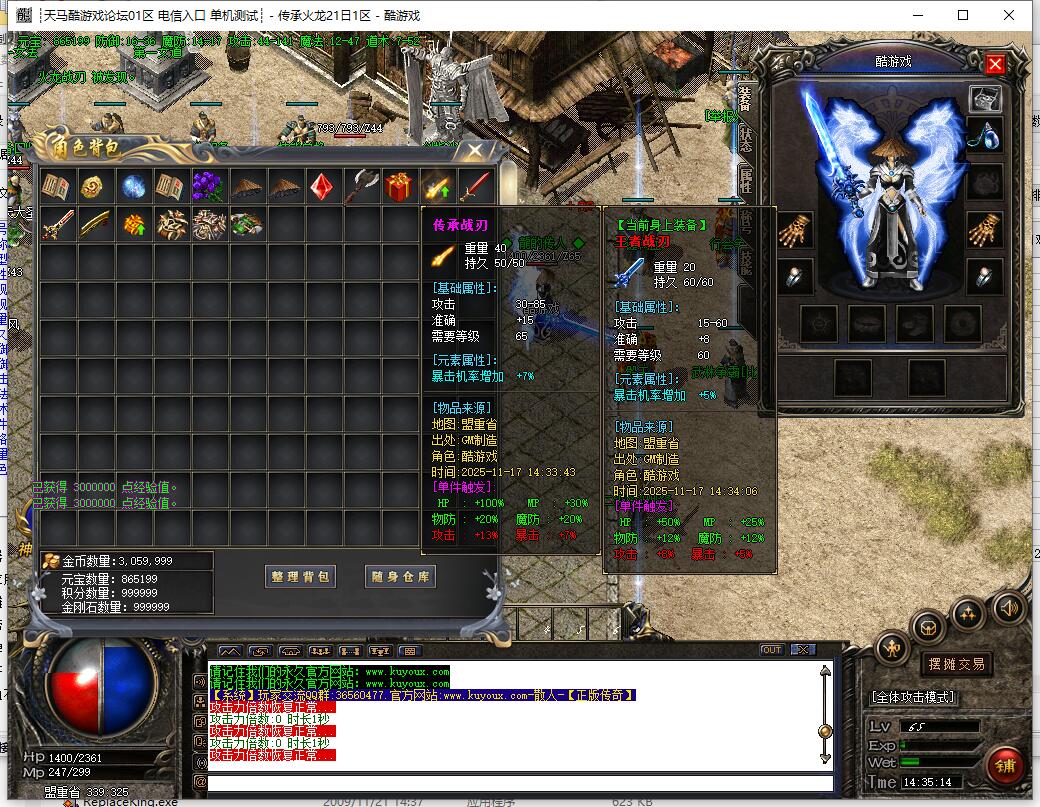The height and width of the screenshot is (807, 1040).
Task: Open the round red 铺 shop button
Action: tap(1004, 766)
